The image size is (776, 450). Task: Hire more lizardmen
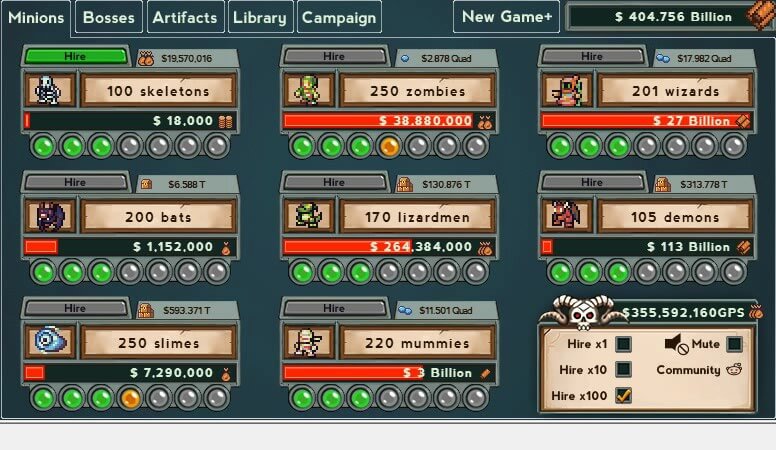[334, 183]
